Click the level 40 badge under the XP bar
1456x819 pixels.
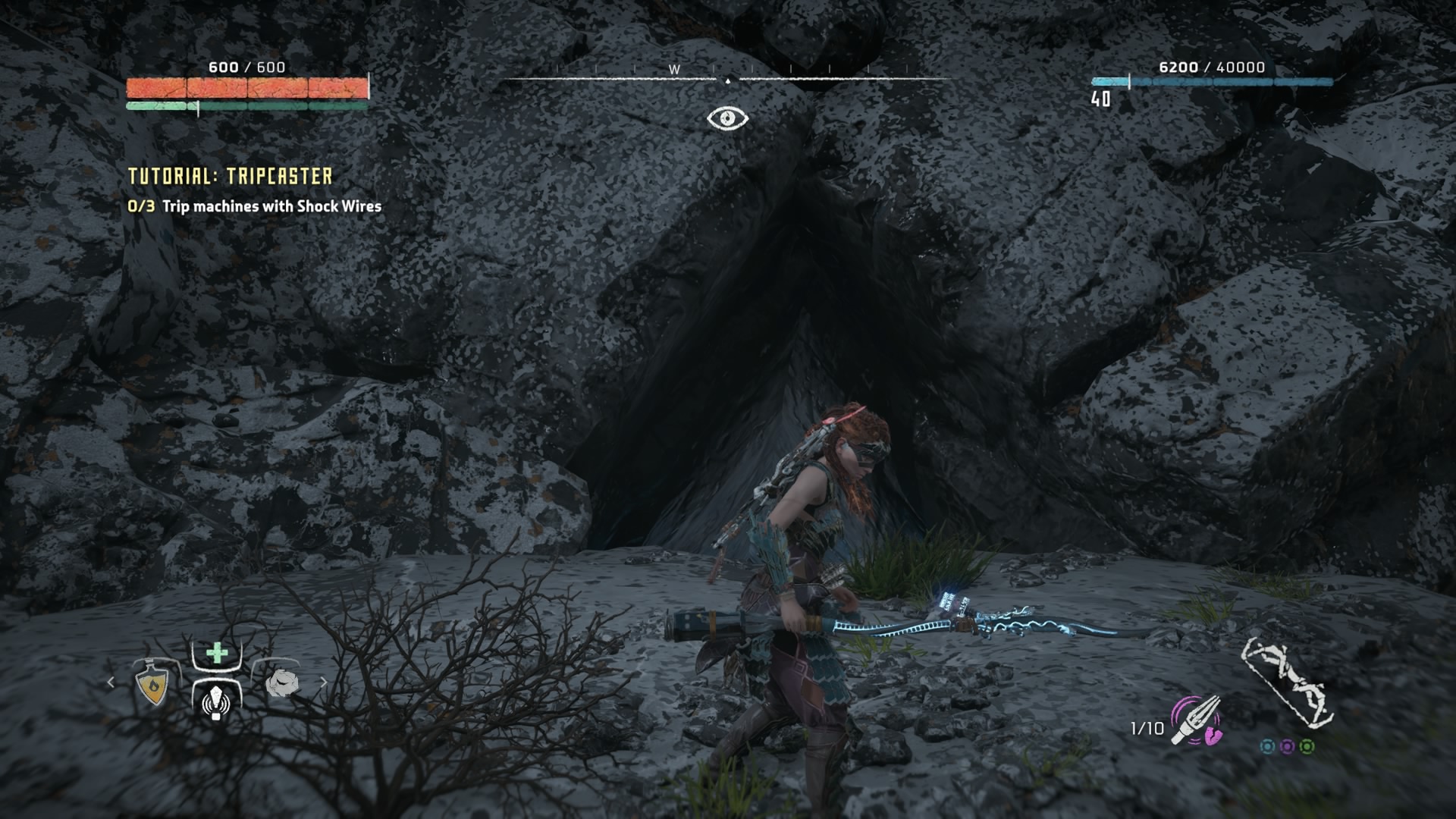point(1100,97)
